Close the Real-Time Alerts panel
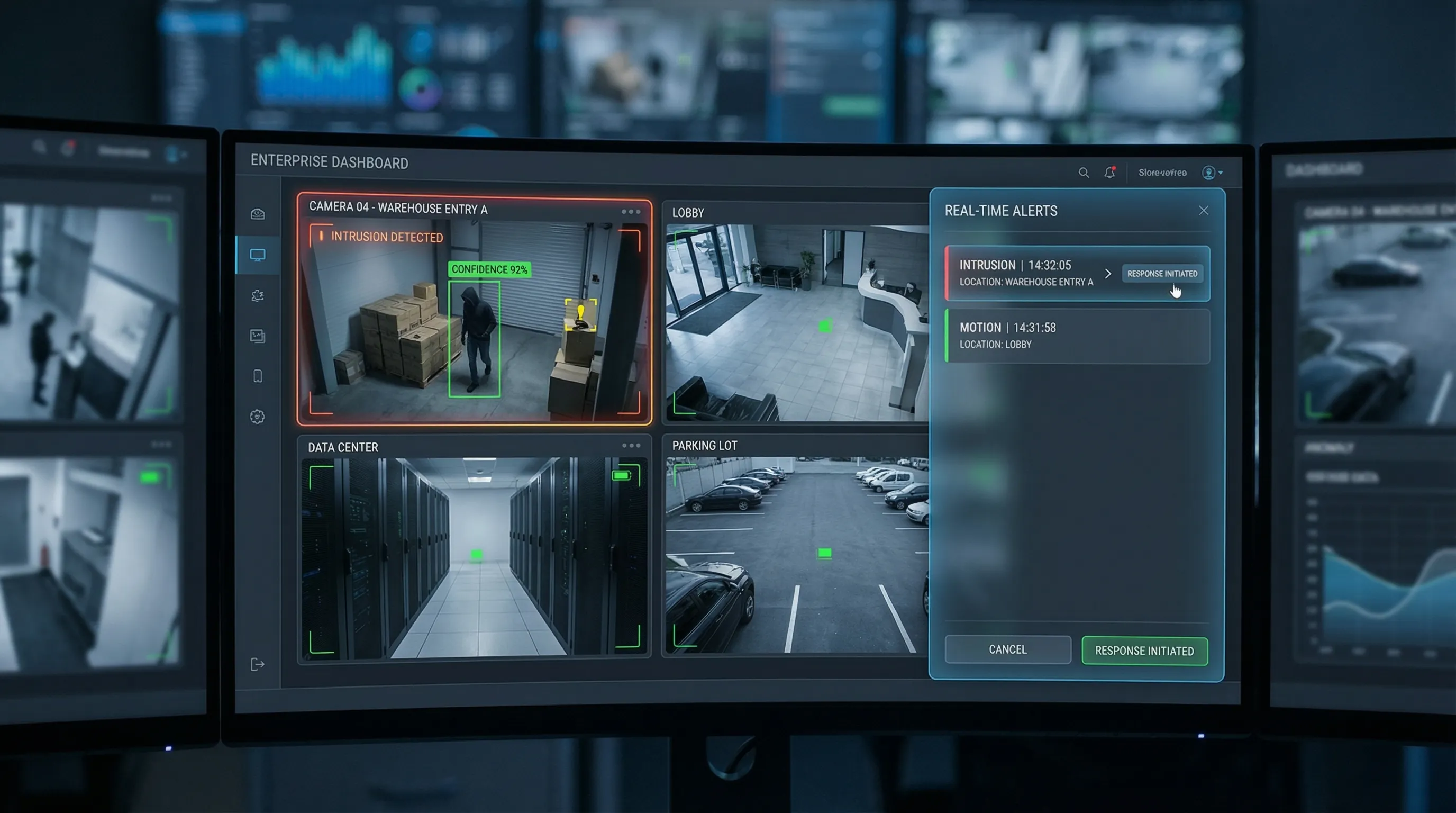1456x813 pixels. tap(1203, 210)
